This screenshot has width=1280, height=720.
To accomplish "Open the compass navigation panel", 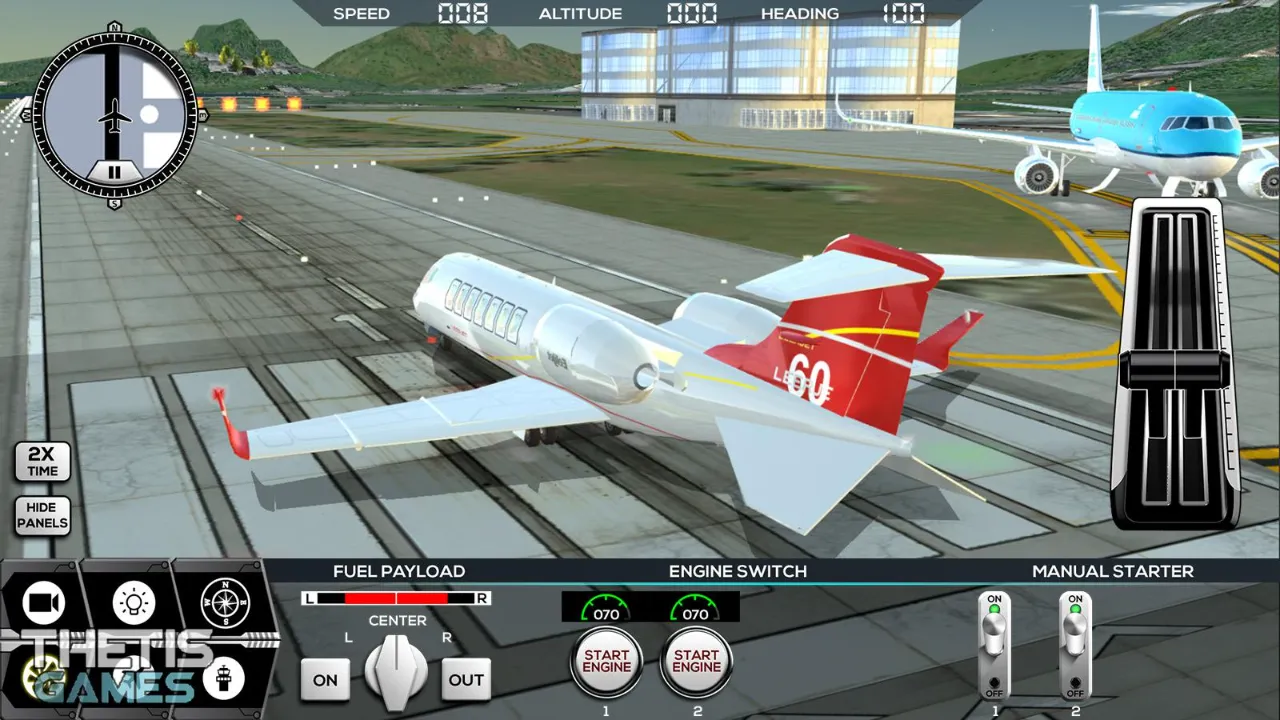I will pyautogui.click(x=224, y=602).
